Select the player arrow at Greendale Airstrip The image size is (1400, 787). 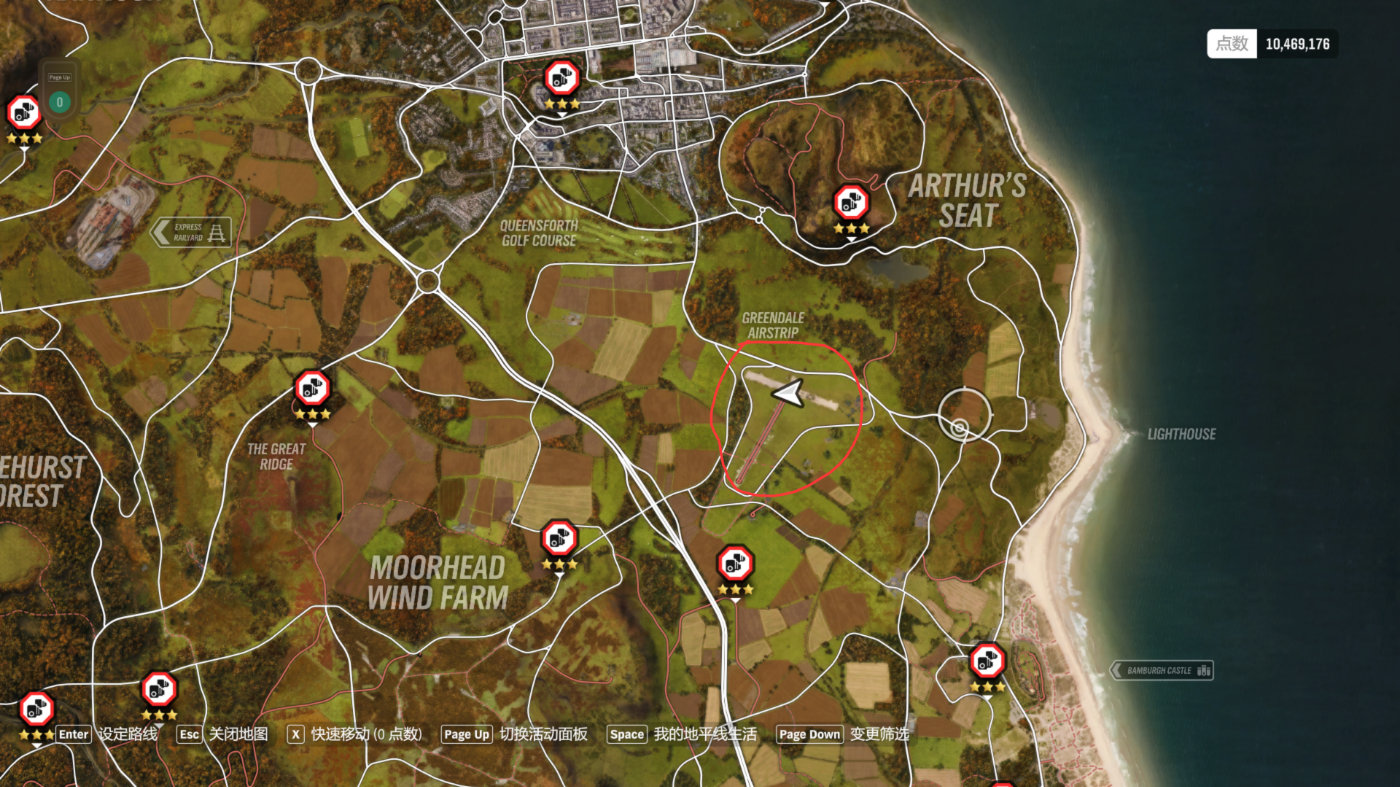point(788,394)
